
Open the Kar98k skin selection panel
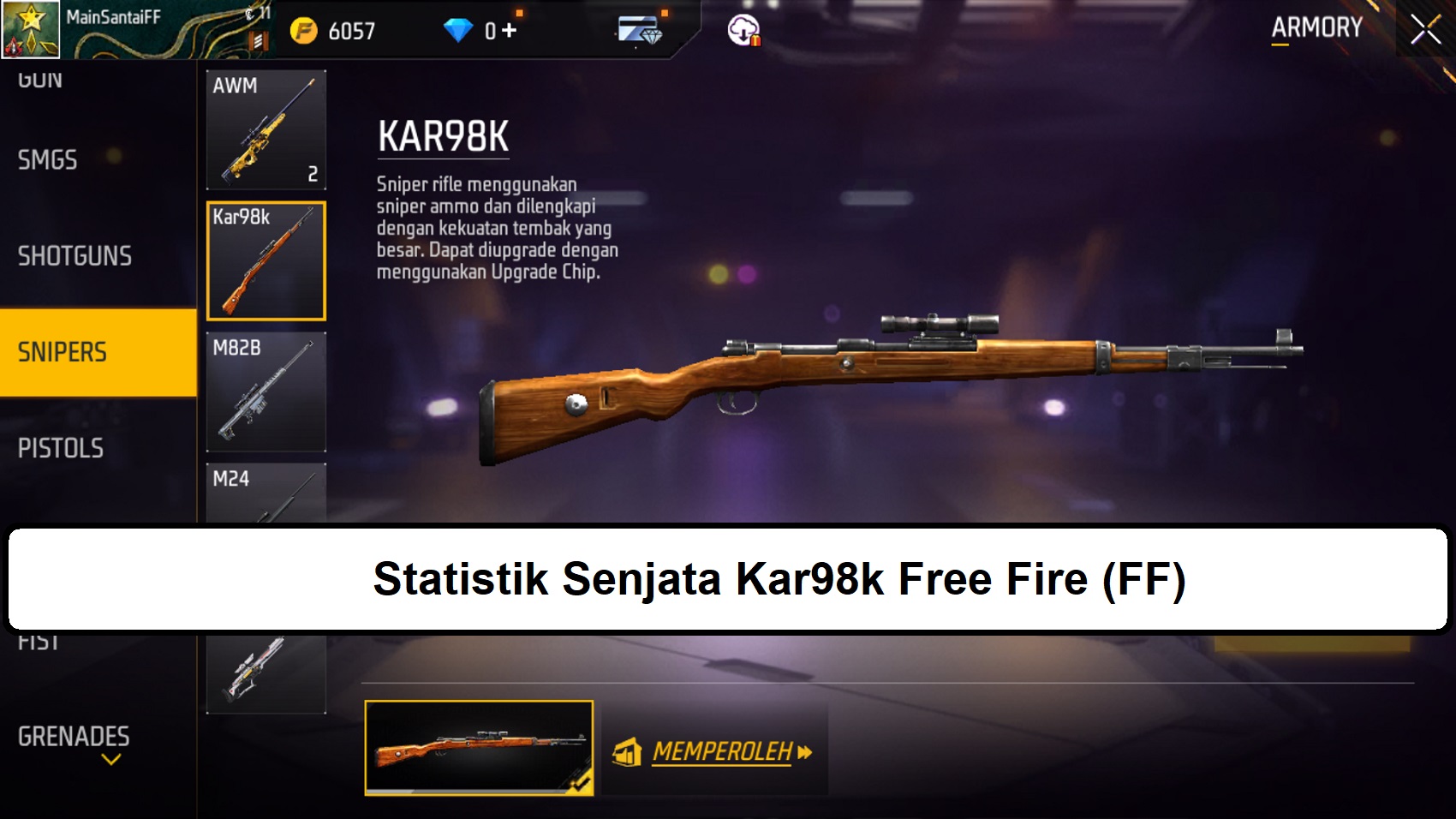click(x=266, y=260)
